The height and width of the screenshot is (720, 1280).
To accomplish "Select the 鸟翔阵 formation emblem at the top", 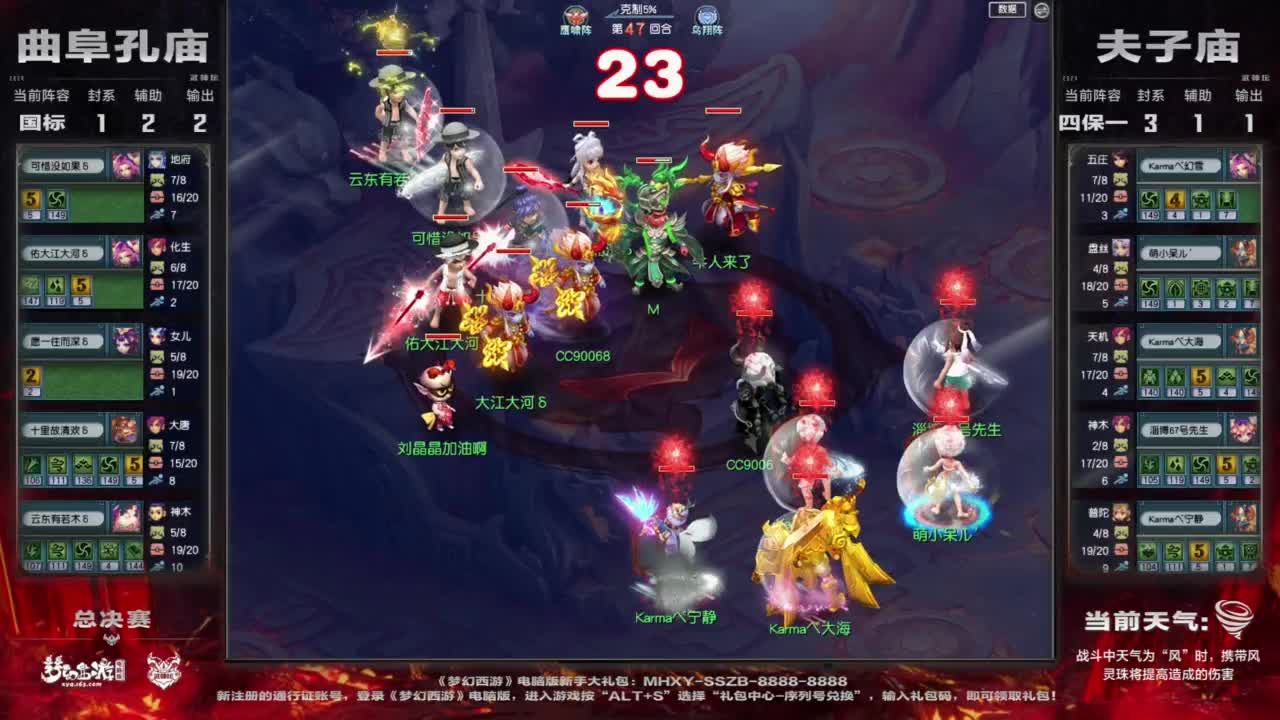I will tap(706, 16).
